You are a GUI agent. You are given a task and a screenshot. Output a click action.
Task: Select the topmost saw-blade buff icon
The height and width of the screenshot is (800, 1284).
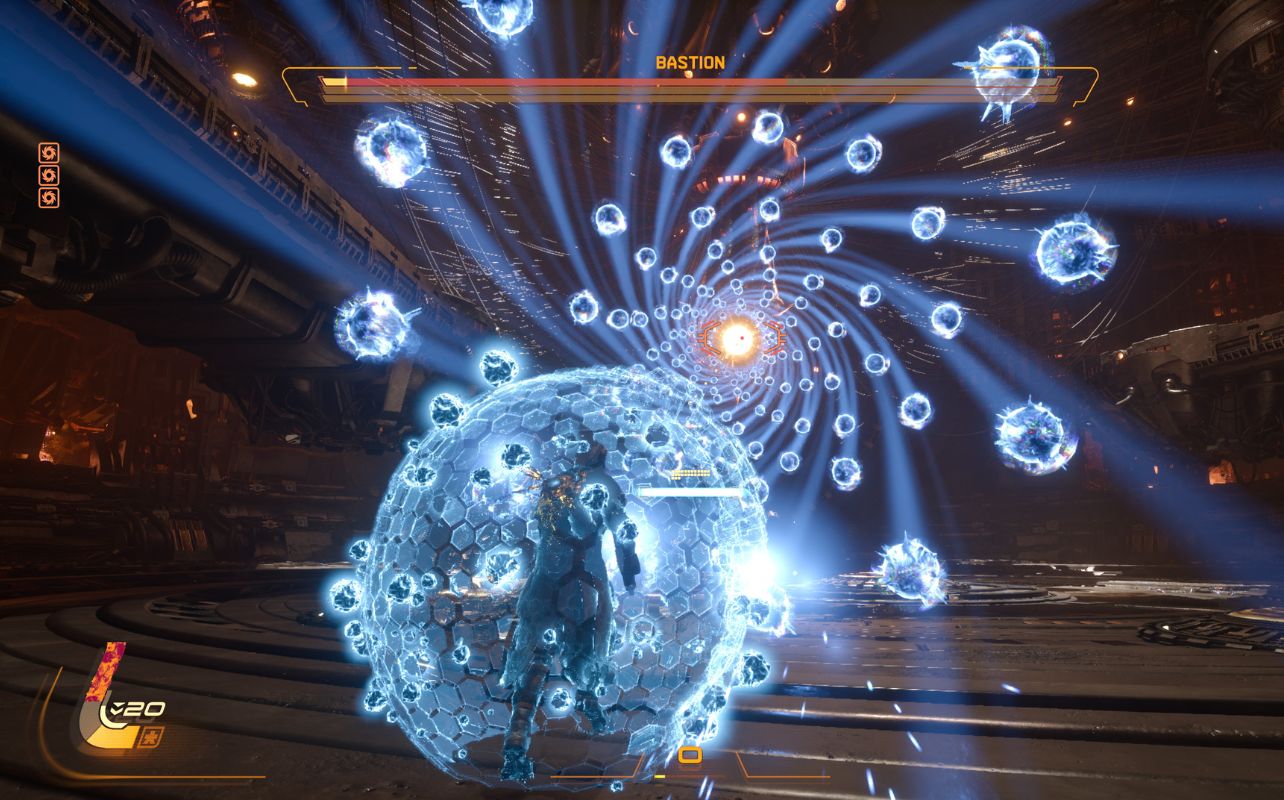pos(49,153)
